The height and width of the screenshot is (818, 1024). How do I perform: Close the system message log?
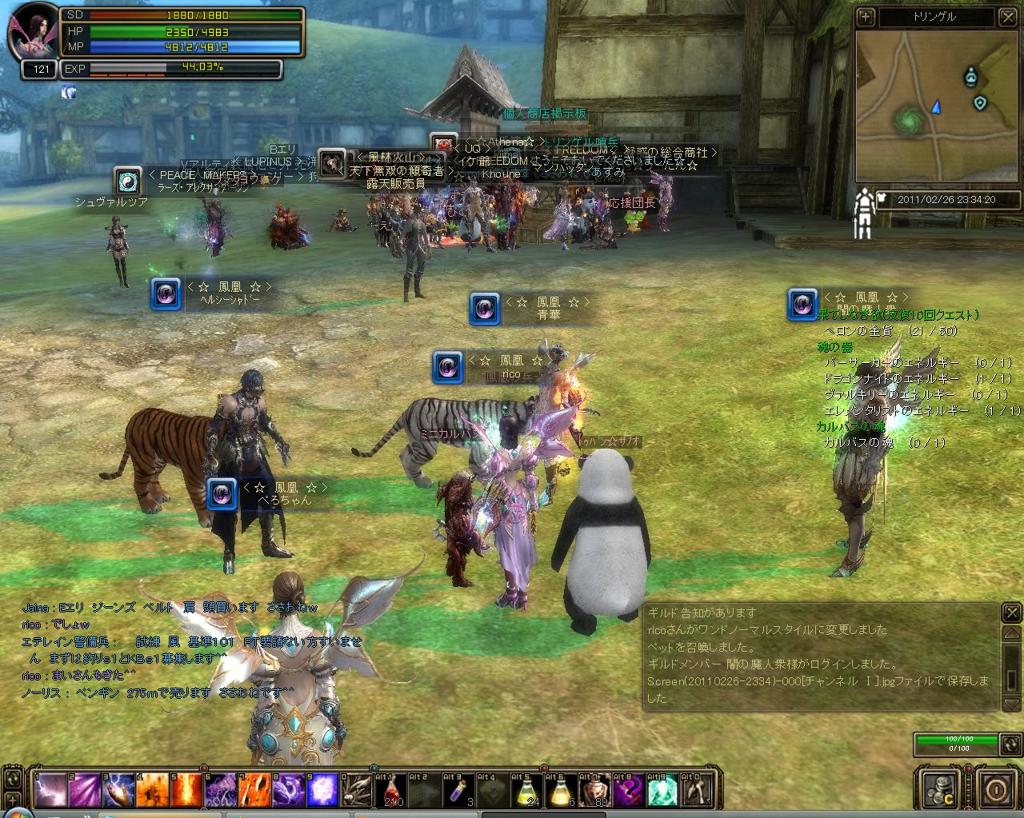(1012, 613)
